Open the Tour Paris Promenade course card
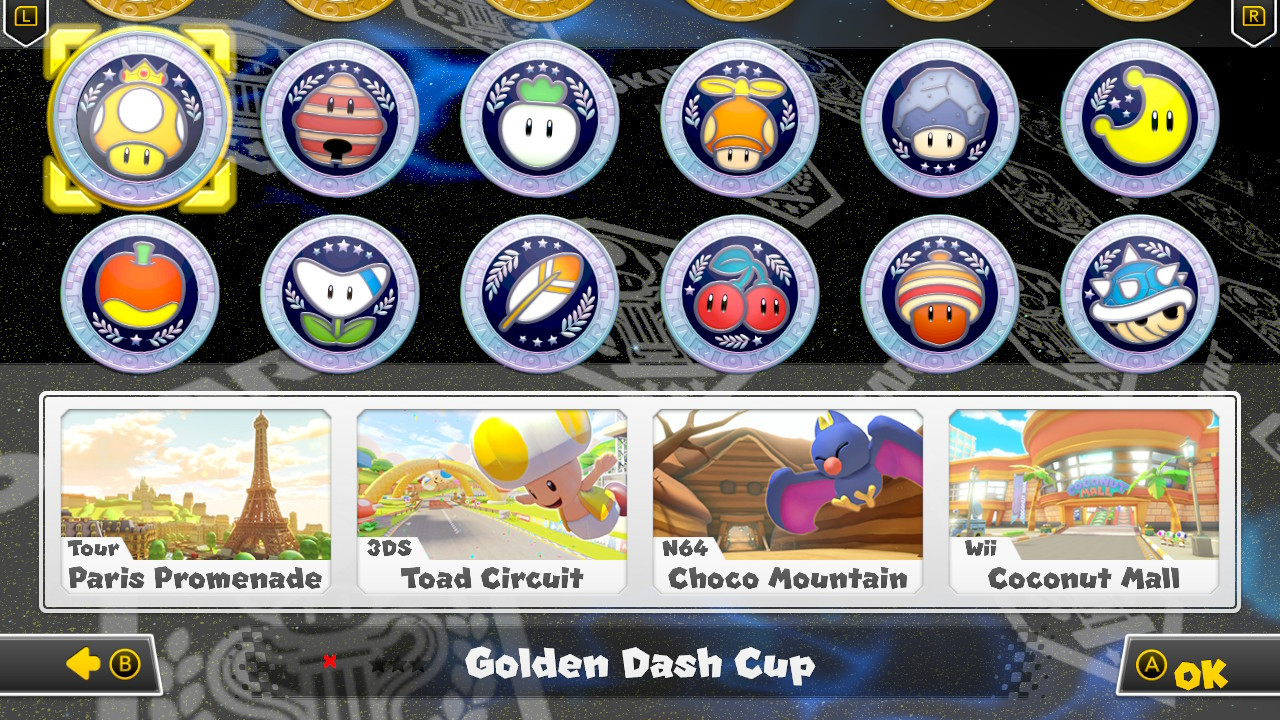The image size is (1280, 720). click(195, 500)
